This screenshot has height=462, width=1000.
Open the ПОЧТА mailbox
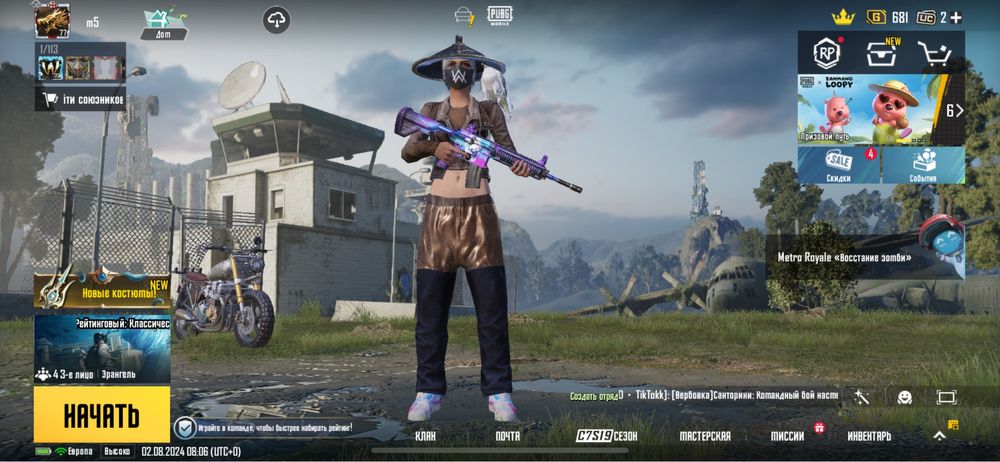507,436
